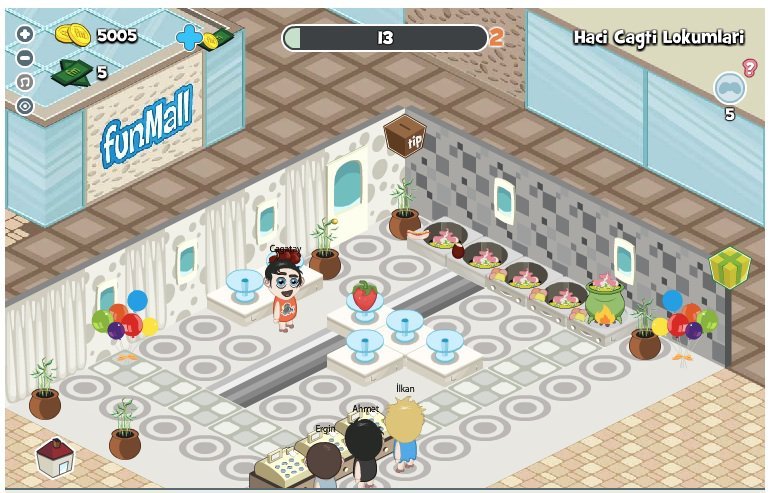Open the green gift box
The image size is (772, 493).
pos(729,267)
